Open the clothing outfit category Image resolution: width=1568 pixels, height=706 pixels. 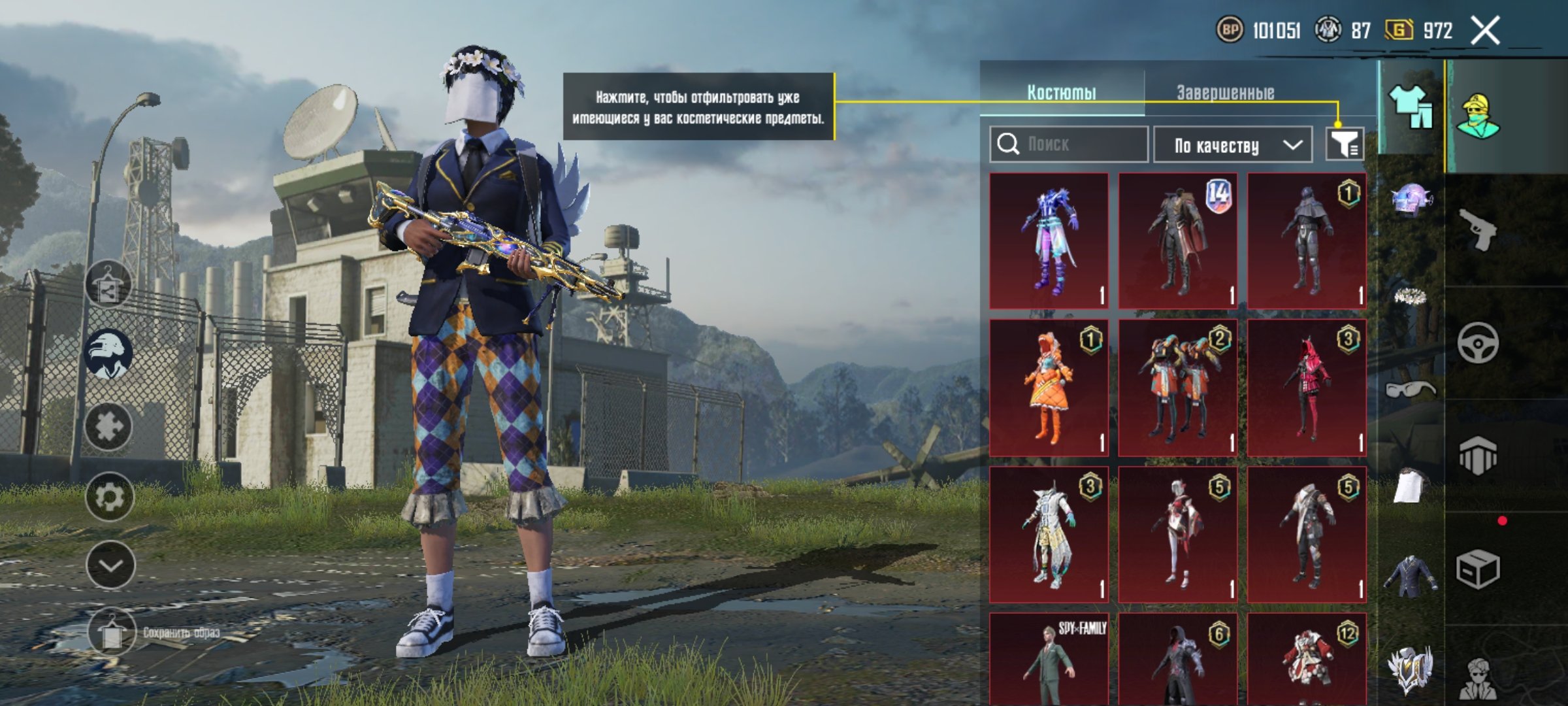click(1411, 108)
